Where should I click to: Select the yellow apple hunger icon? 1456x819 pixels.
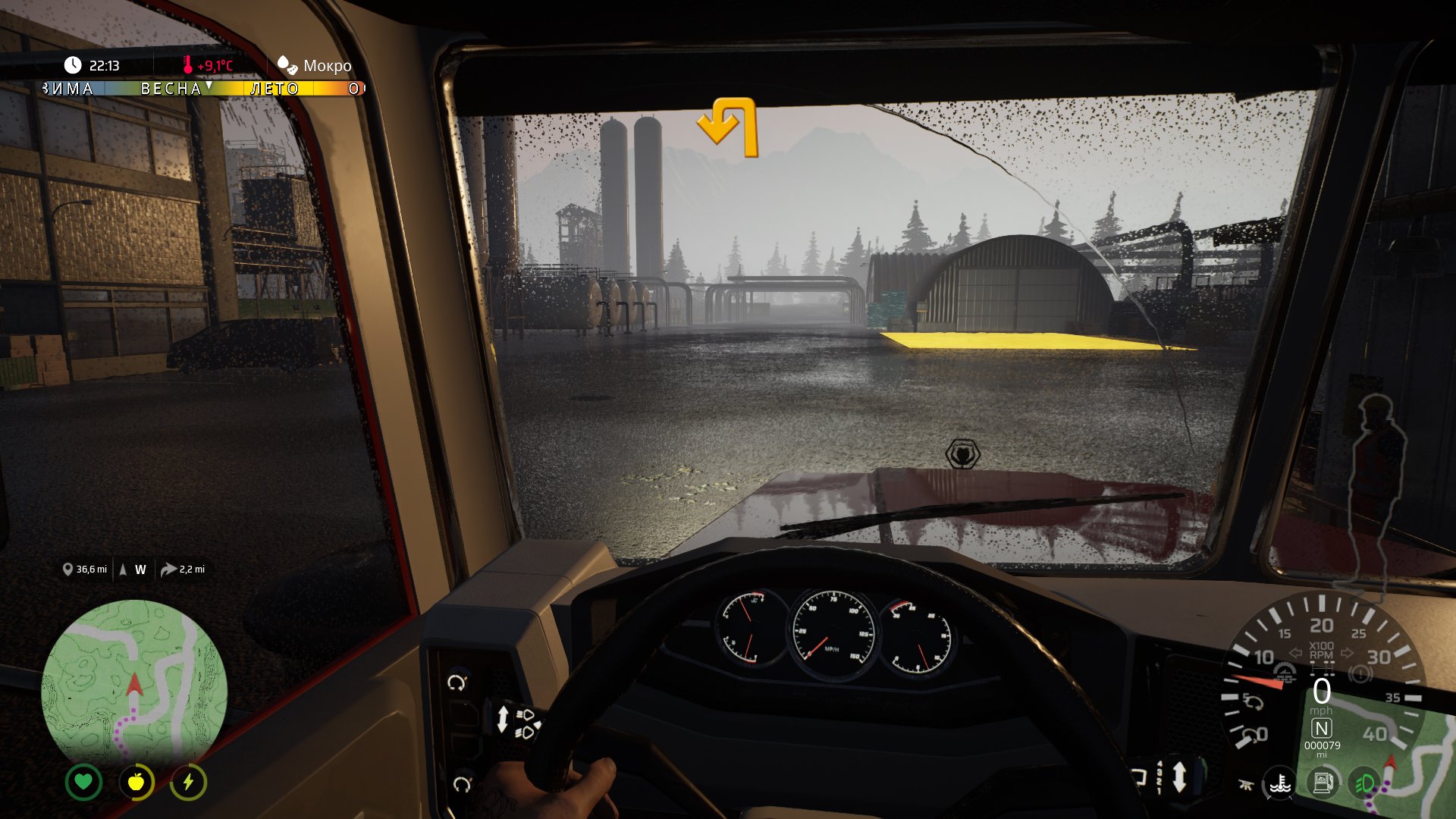136,782
